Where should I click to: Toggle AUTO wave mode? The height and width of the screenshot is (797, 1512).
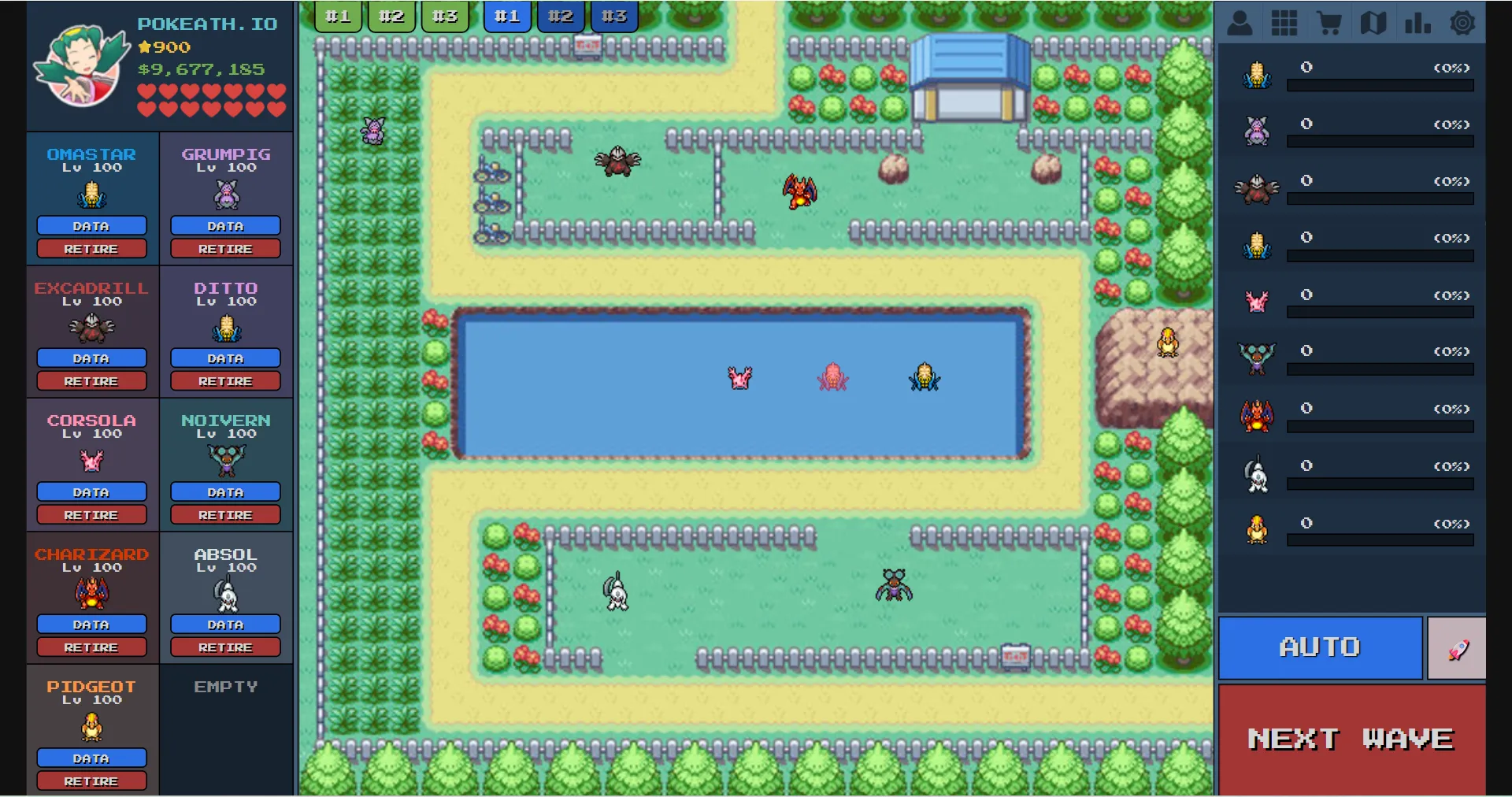point(1320,647)
